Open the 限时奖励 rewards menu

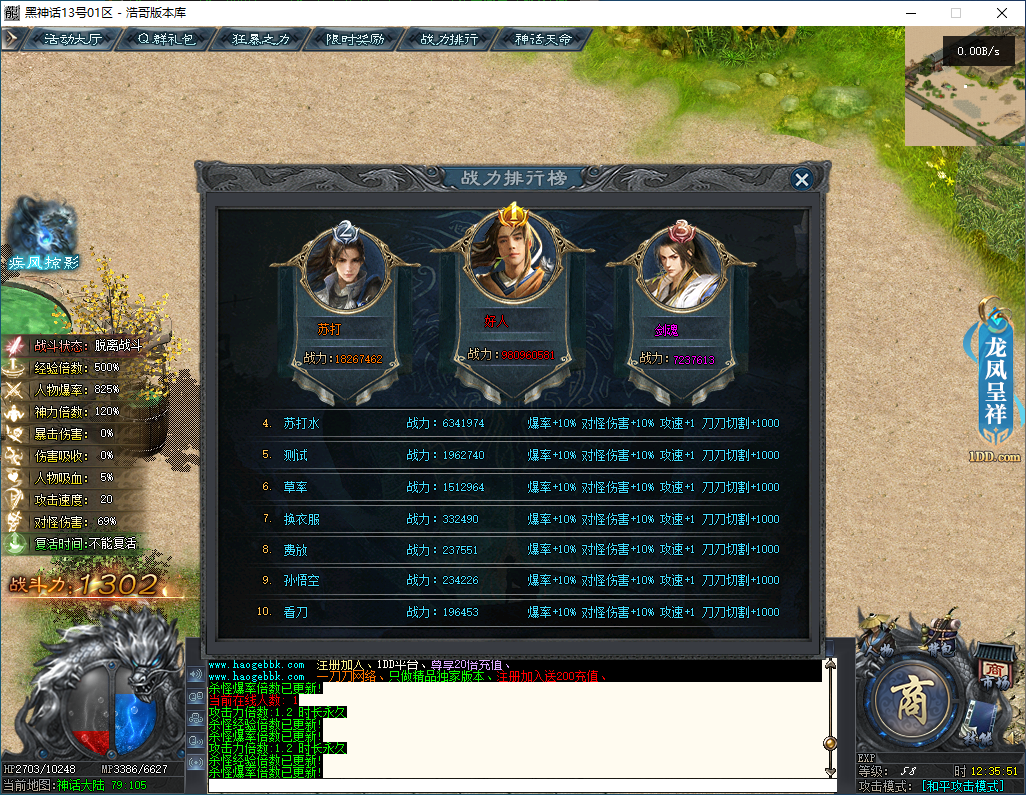354,40
